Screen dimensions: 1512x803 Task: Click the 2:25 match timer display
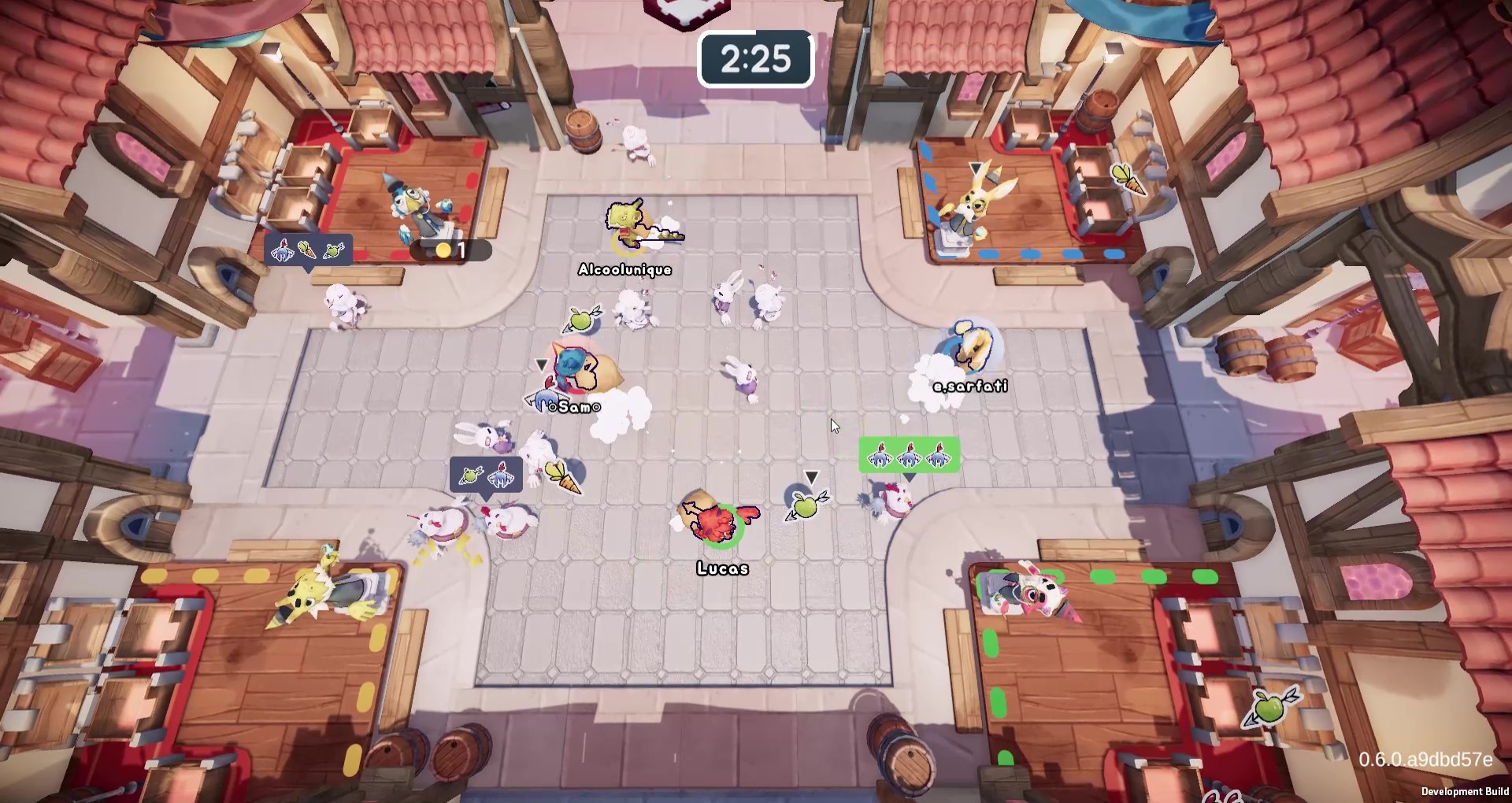tap(755, 57)
